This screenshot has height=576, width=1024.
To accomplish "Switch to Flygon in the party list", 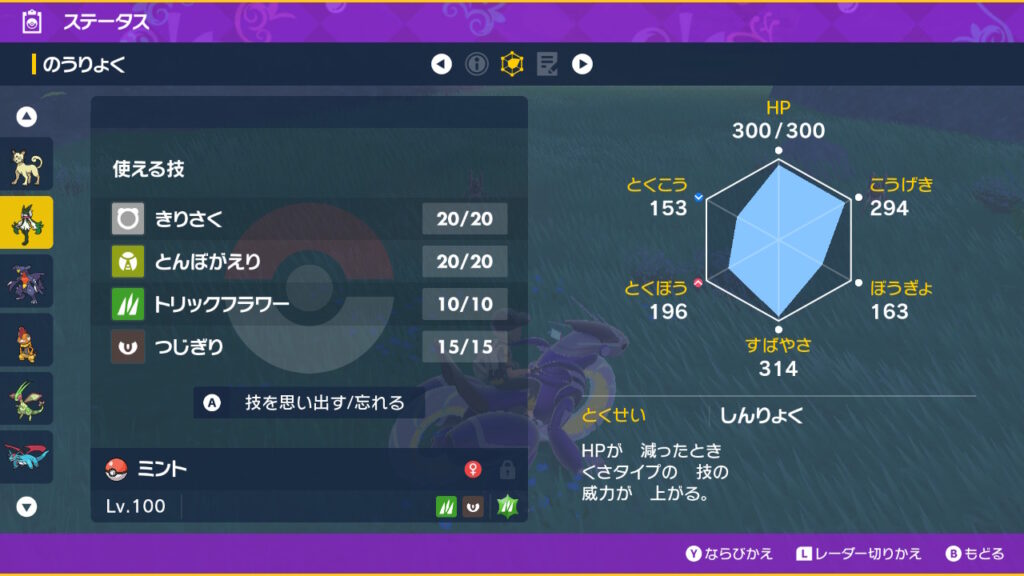I will click(x=26, y=398).
